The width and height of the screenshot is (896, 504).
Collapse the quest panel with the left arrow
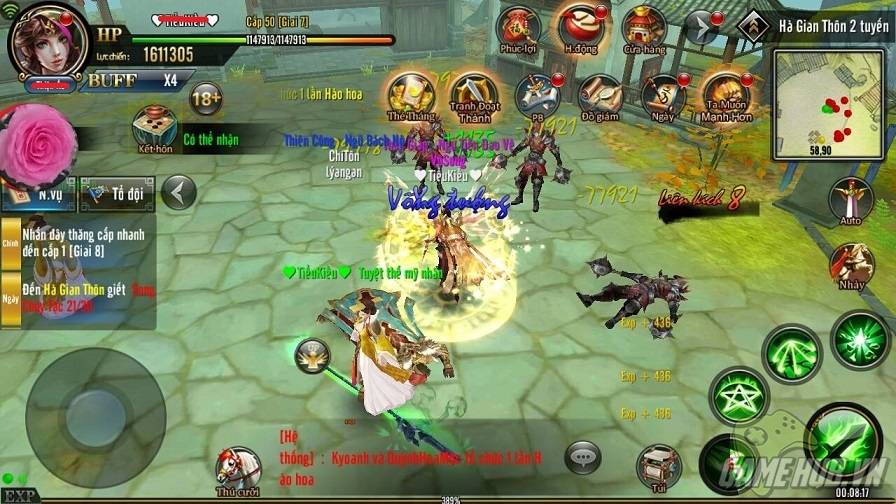click(x=178, y=191)
